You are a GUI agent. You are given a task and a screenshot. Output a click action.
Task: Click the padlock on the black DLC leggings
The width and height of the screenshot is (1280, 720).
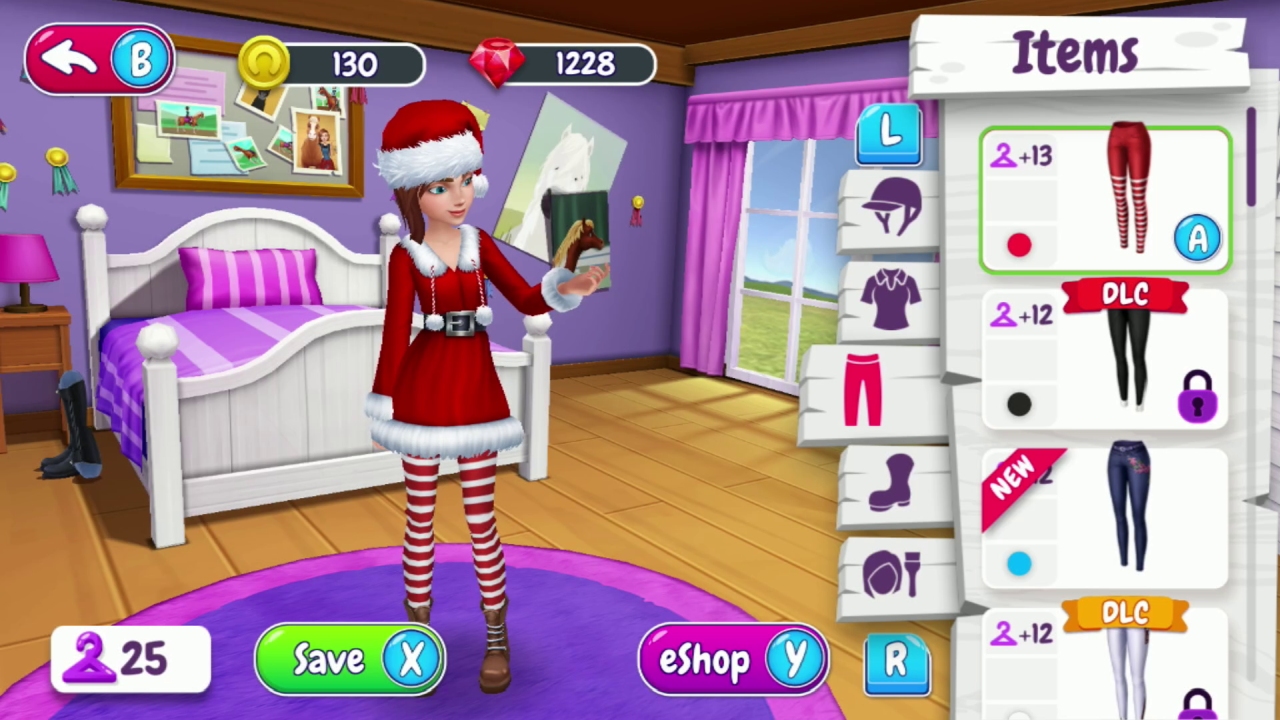point(1198,400)
